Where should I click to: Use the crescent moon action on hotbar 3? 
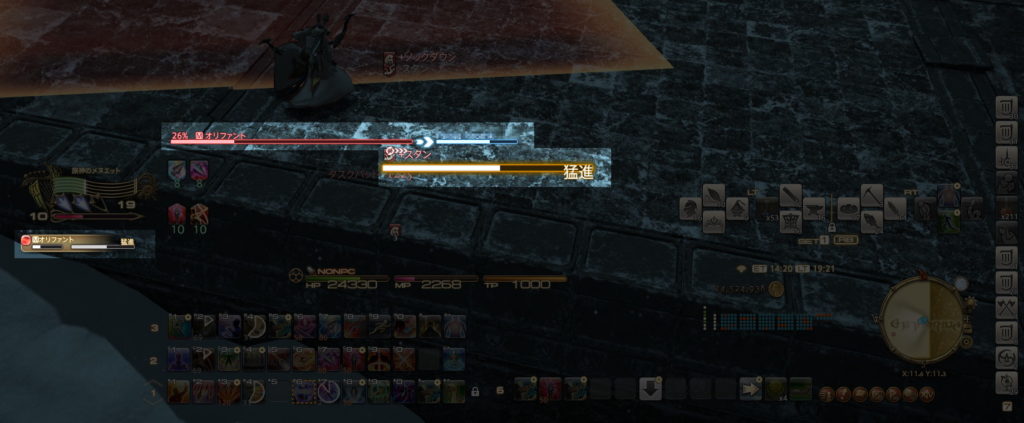[x=253, y=326]
